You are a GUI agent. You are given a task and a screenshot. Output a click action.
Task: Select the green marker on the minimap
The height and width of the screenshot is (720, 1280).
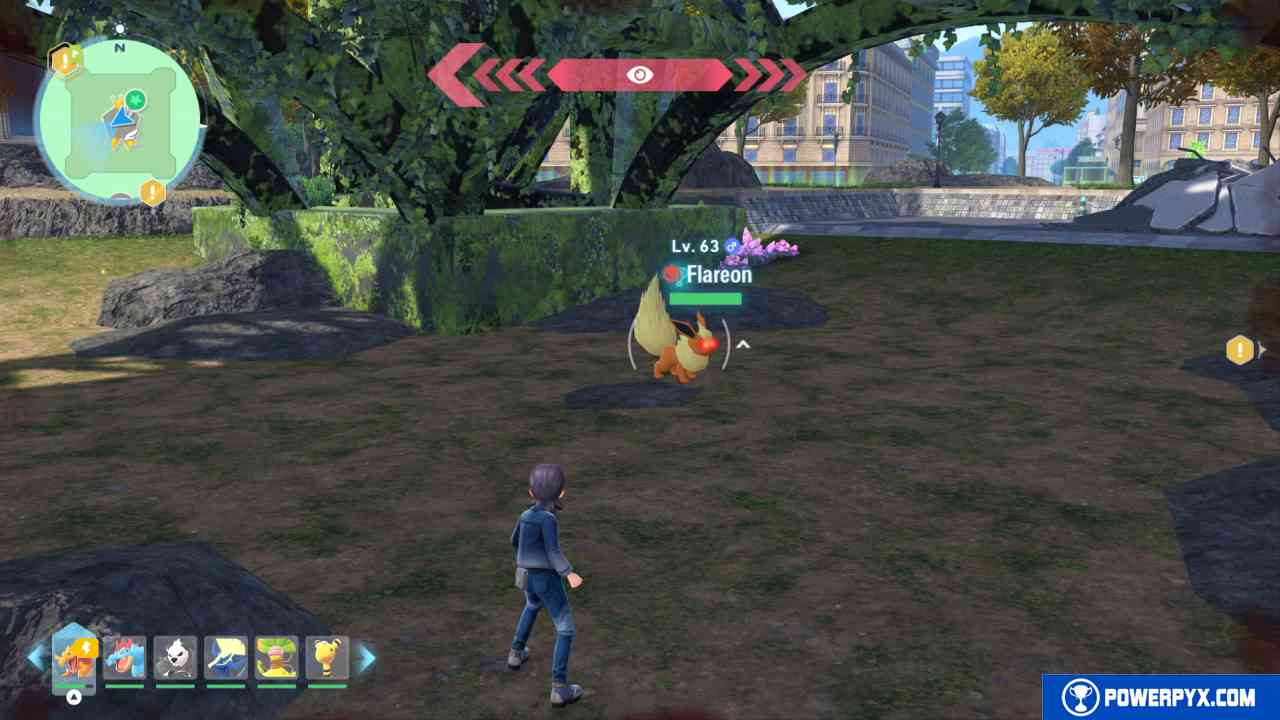(135, 99)
